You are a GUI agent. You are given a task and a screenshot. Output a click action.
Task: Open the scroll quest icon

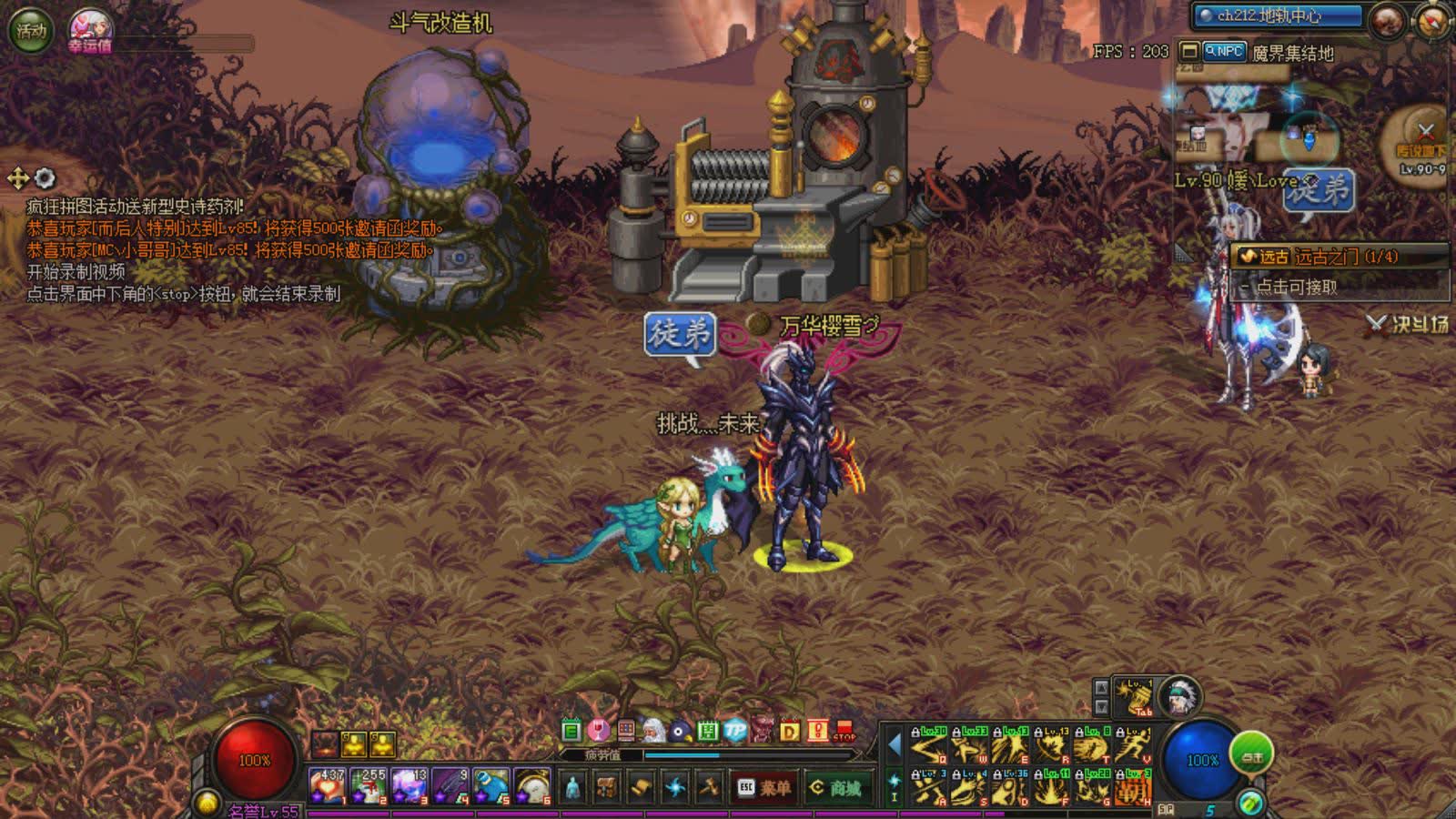[x=641, y=787]
